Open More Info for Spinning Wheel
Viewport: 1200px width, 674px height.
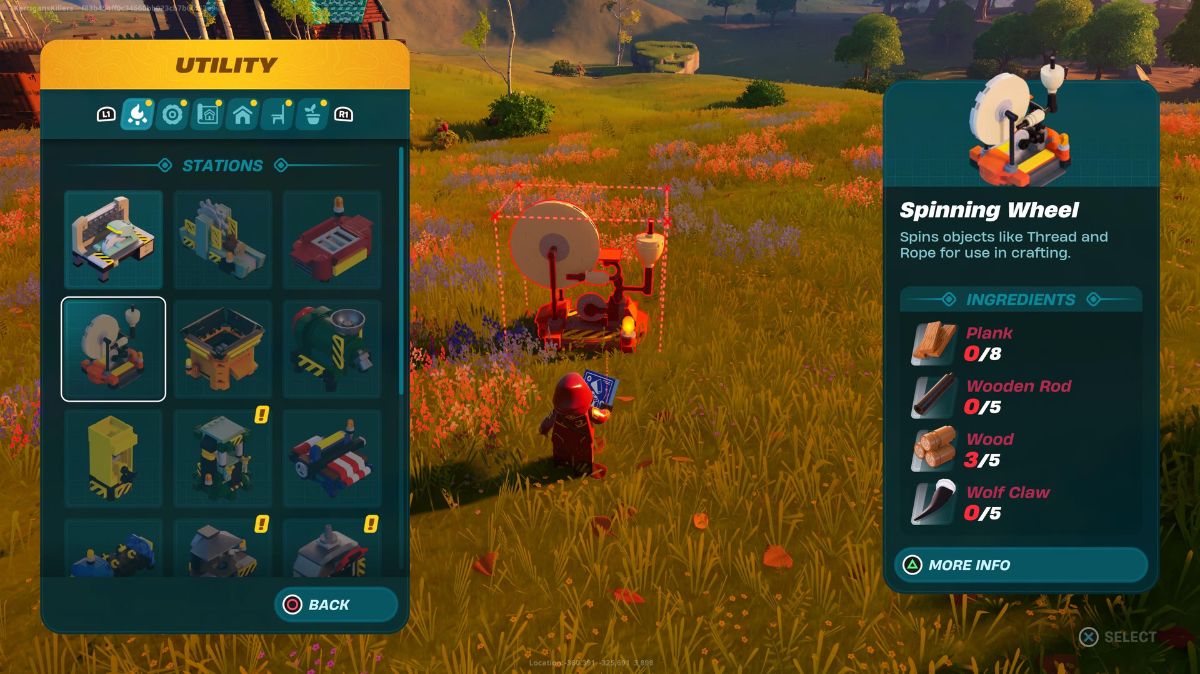(x=1020, y=565)
